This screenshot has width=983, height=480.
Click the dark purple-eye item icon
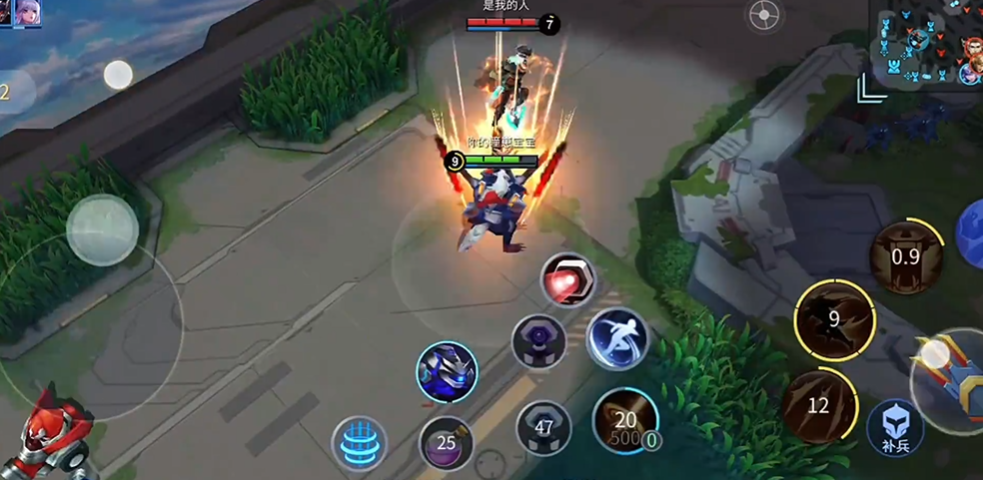point(539,343)
